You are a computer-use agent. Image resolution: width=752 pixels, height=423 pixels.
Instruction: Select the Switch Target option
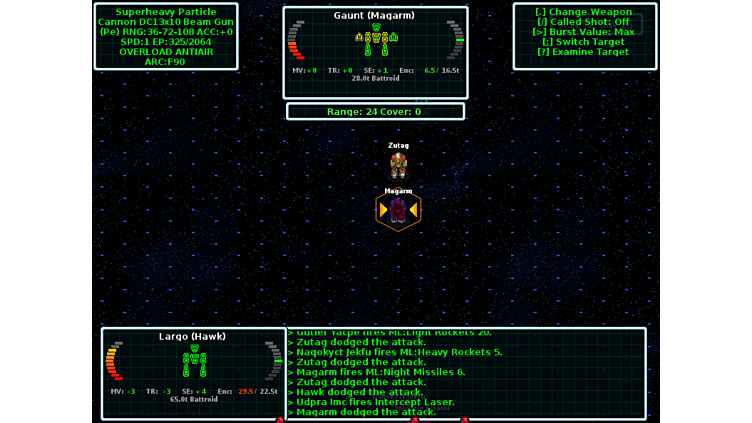click(584, 42)
